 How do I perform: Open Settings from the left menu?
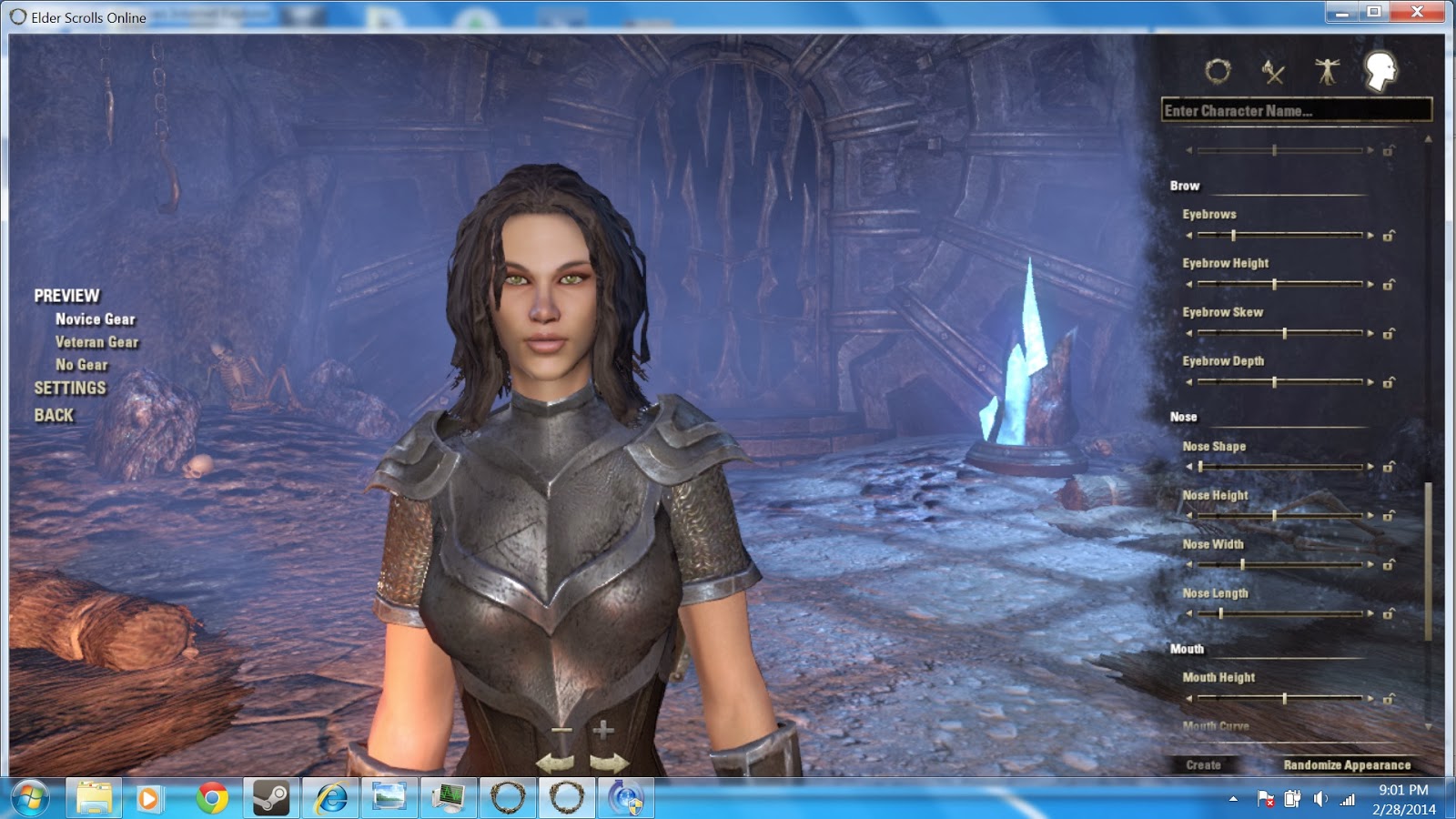click(x=69, y=388)
